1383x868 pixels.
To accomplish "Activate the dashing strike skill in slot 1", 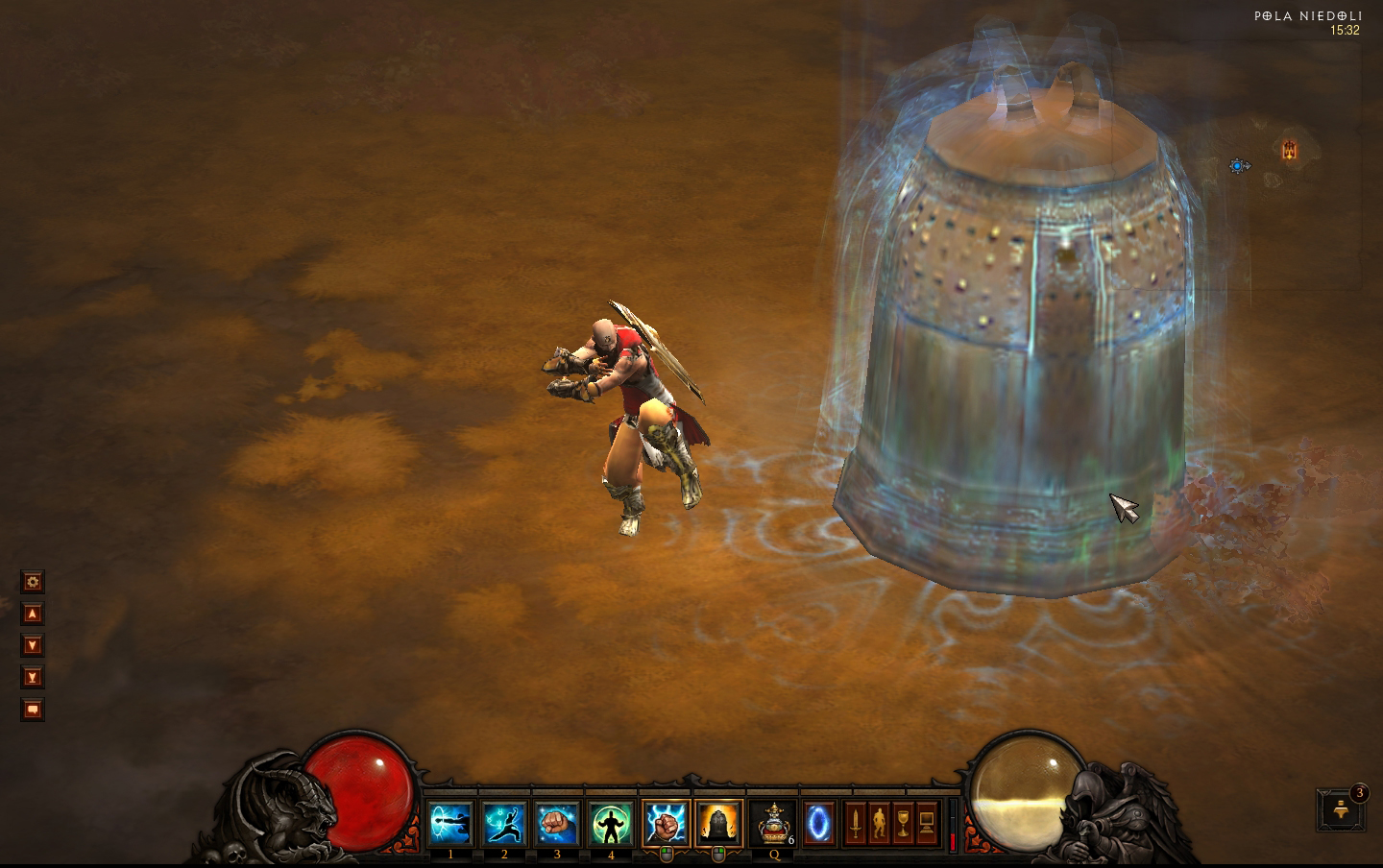I will pos(450,824).
